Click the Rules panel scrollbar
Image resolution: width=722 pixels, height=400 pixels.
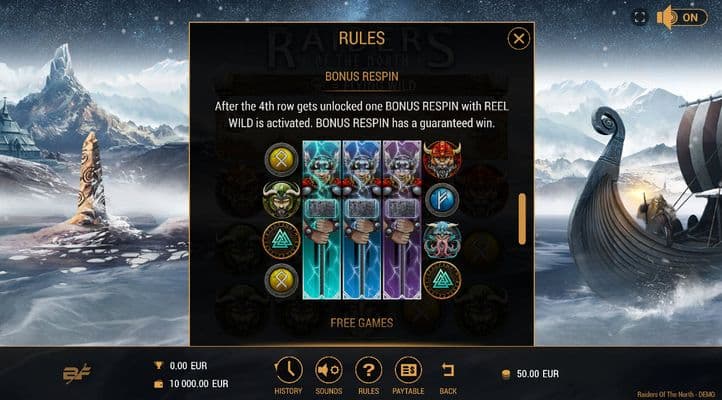[x=521, y=217]
